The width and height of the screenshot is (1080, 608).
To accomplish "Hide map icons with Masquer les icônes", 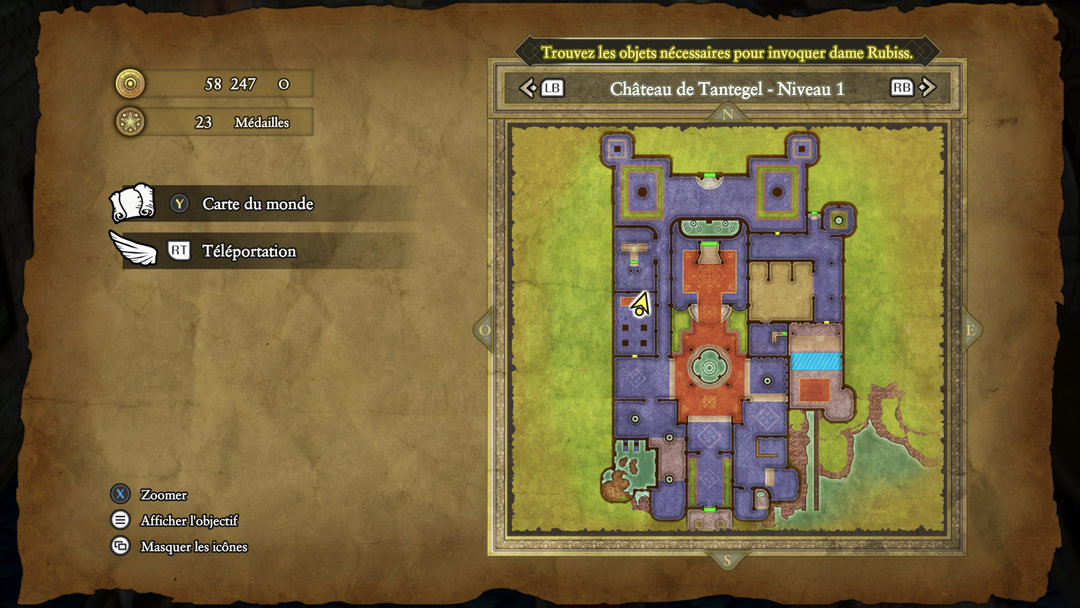I will click(193, 547).
